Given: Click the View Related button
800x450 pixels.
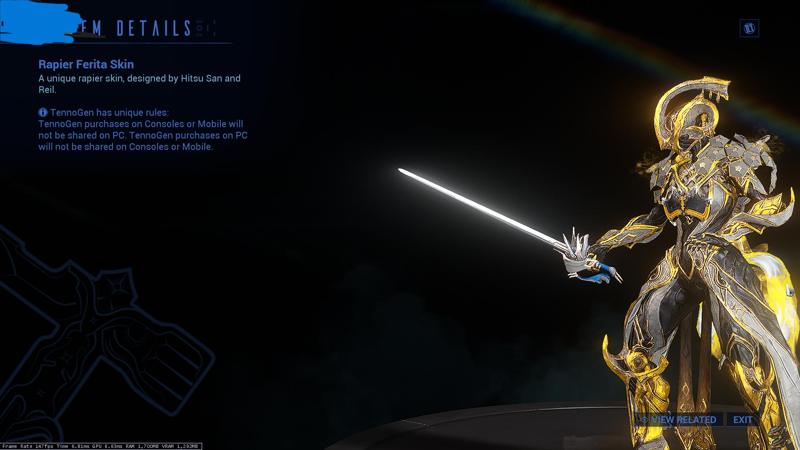Looking at the screenshot, I should coord(680,420).
